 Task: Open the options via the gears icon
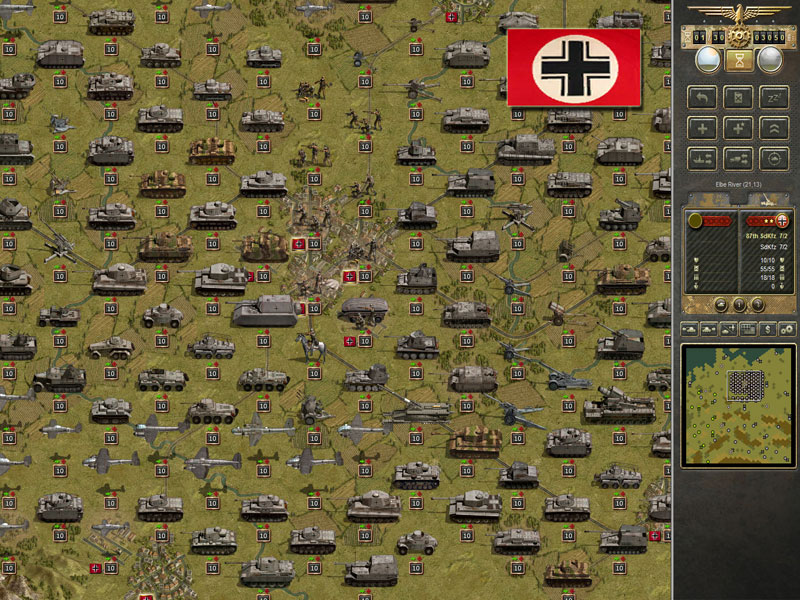tap(787, 328)
